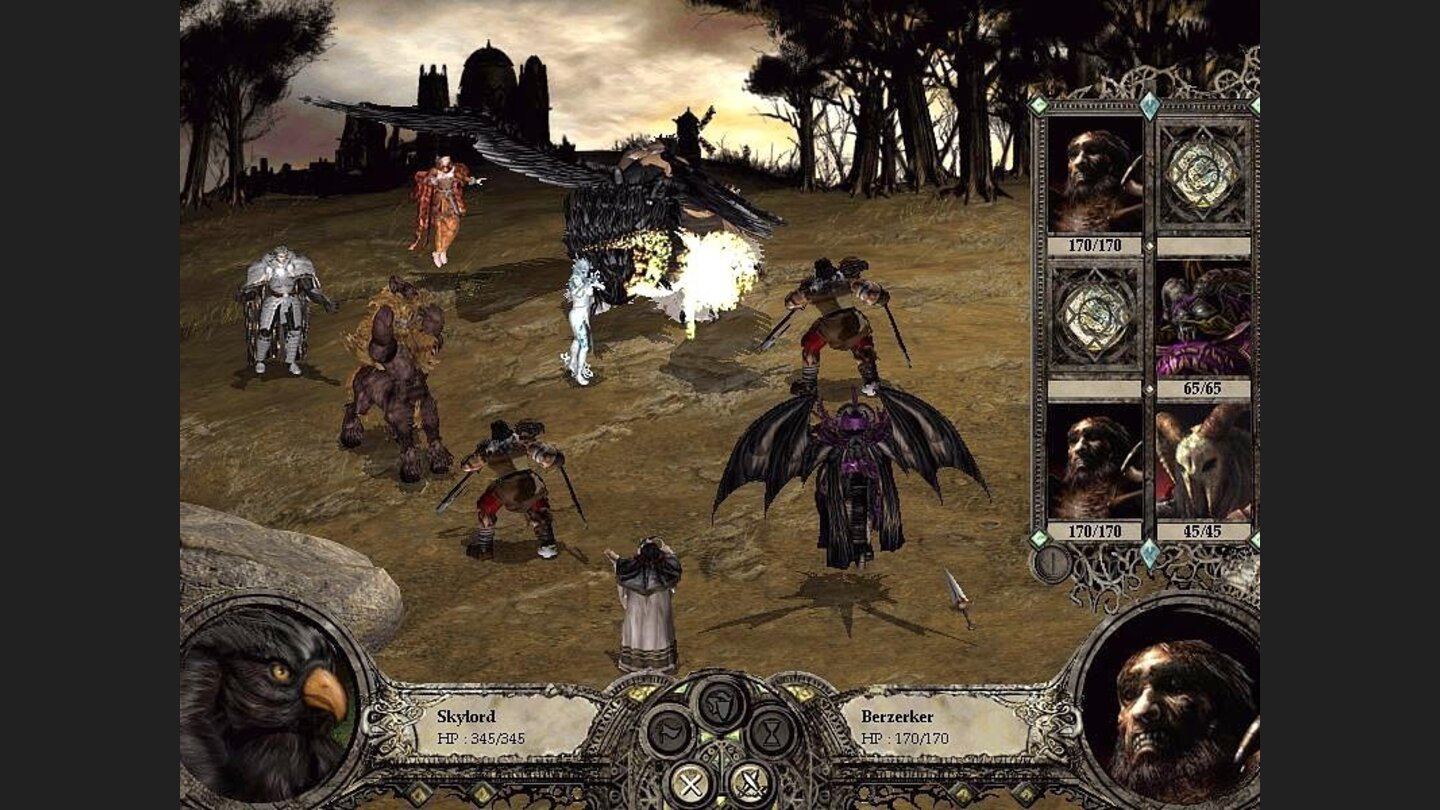This screenshot has width=1440, height=810.
Task: Click the glowing orb slot top right
Action: 1200,173
